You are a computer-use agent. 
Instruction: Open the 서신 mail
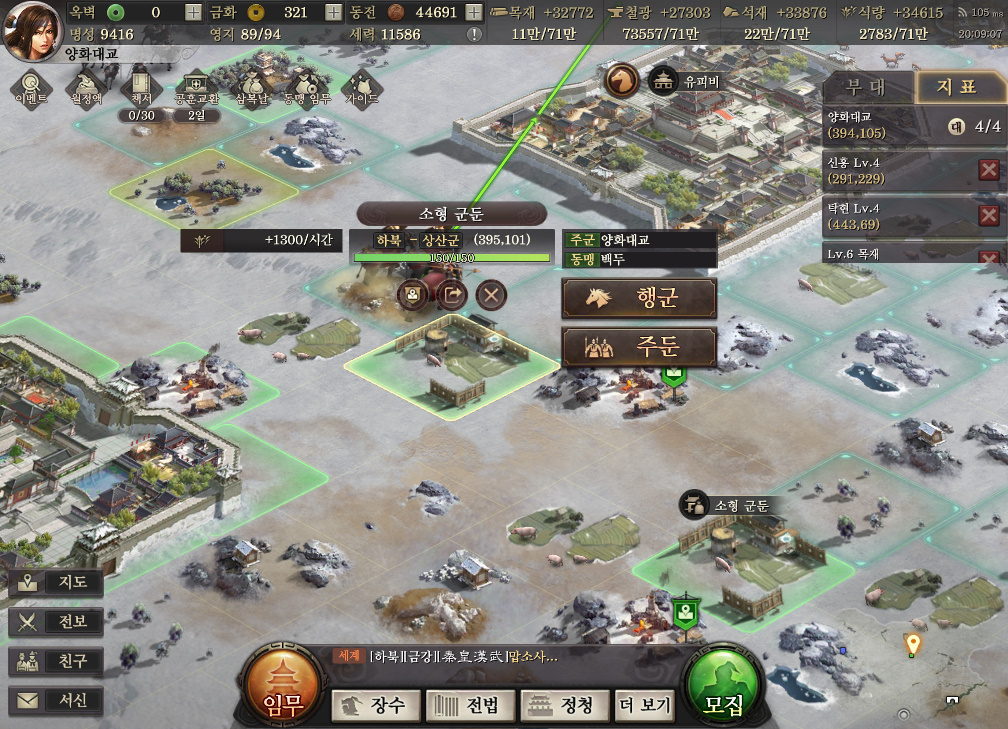56,700
